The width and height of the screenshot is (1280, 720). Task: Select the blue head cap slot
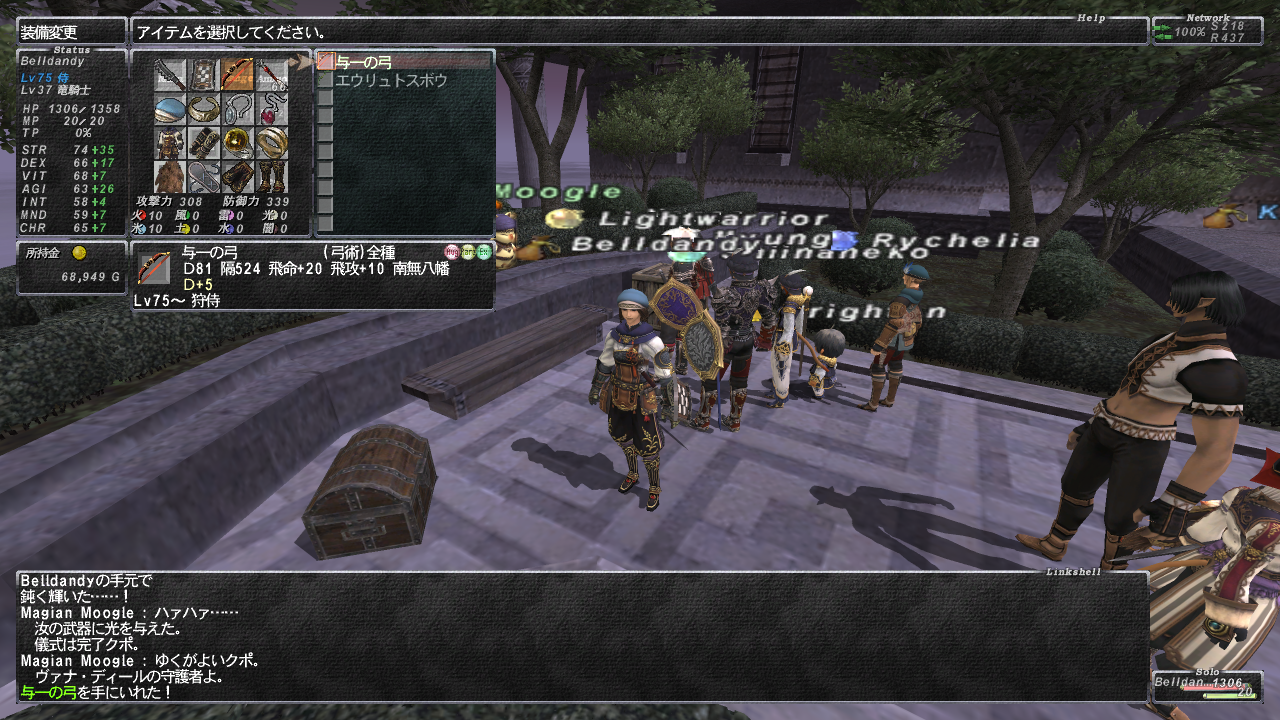[x=170, y=110]
